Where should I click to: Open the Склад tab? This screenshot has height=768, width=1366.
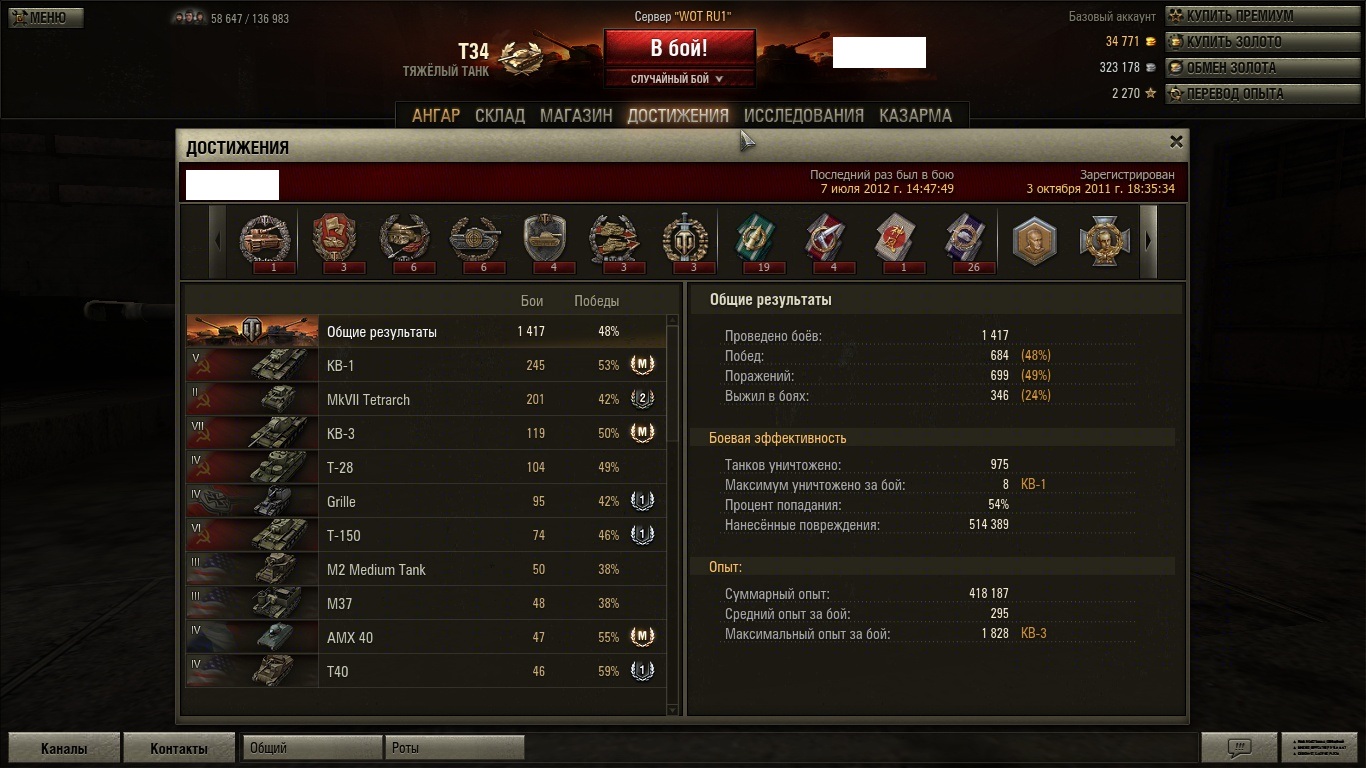pos(500,116)
